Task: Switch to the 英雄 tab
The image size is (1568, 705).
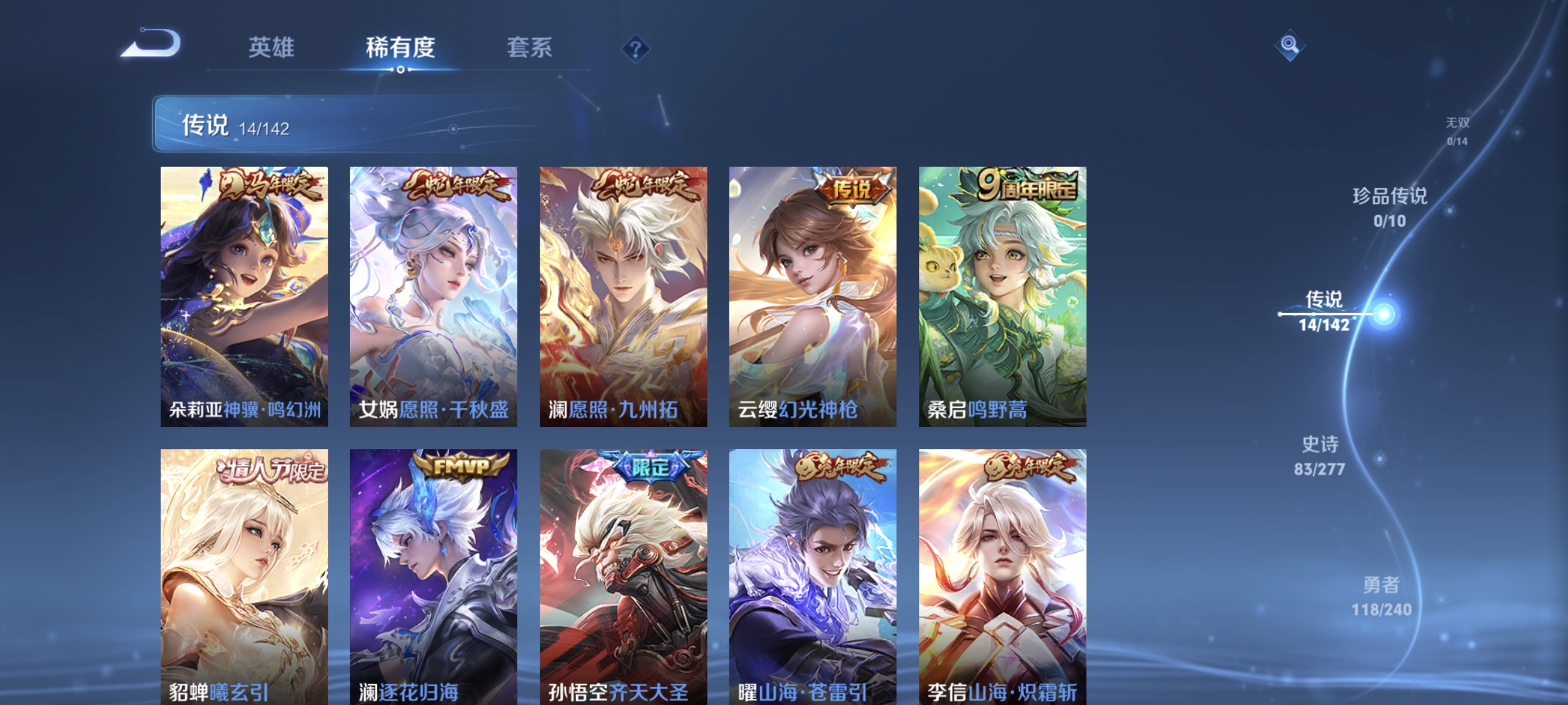Action: pyautogui.click(x=270, y=49)
